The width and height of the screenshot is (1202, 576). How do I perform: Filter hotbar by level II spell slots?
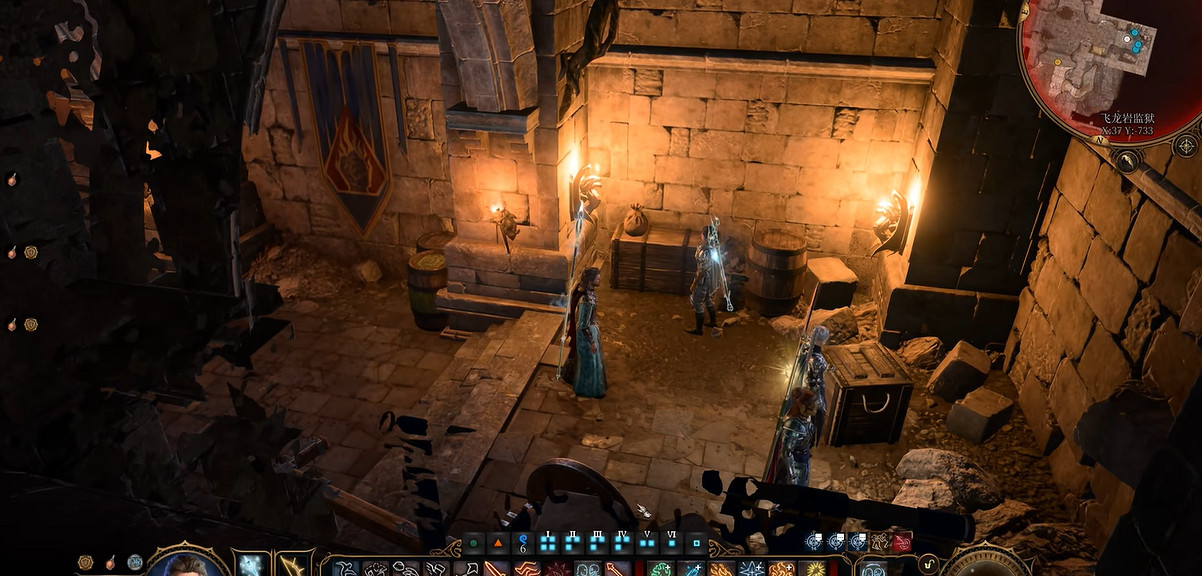(573, 543)
